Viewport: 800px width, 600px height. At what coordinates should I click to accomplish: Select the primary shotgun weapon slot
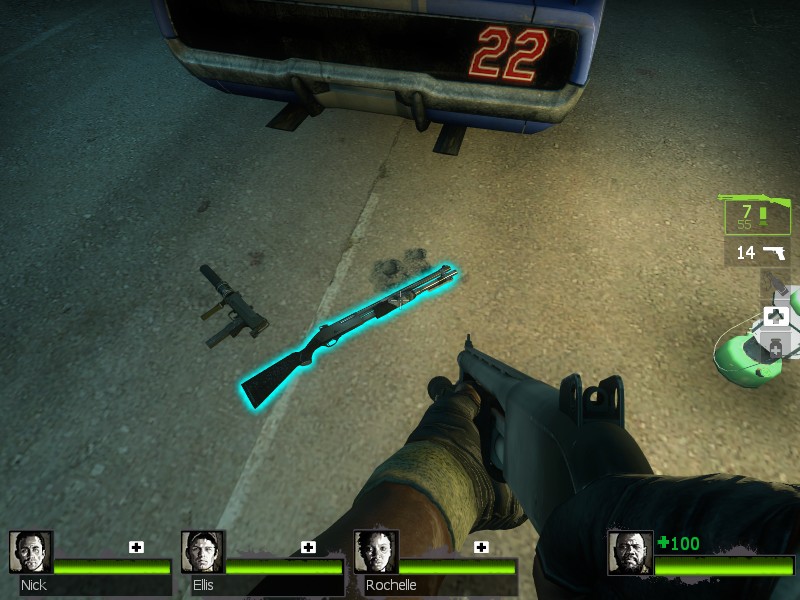click(x=757, y=213)
